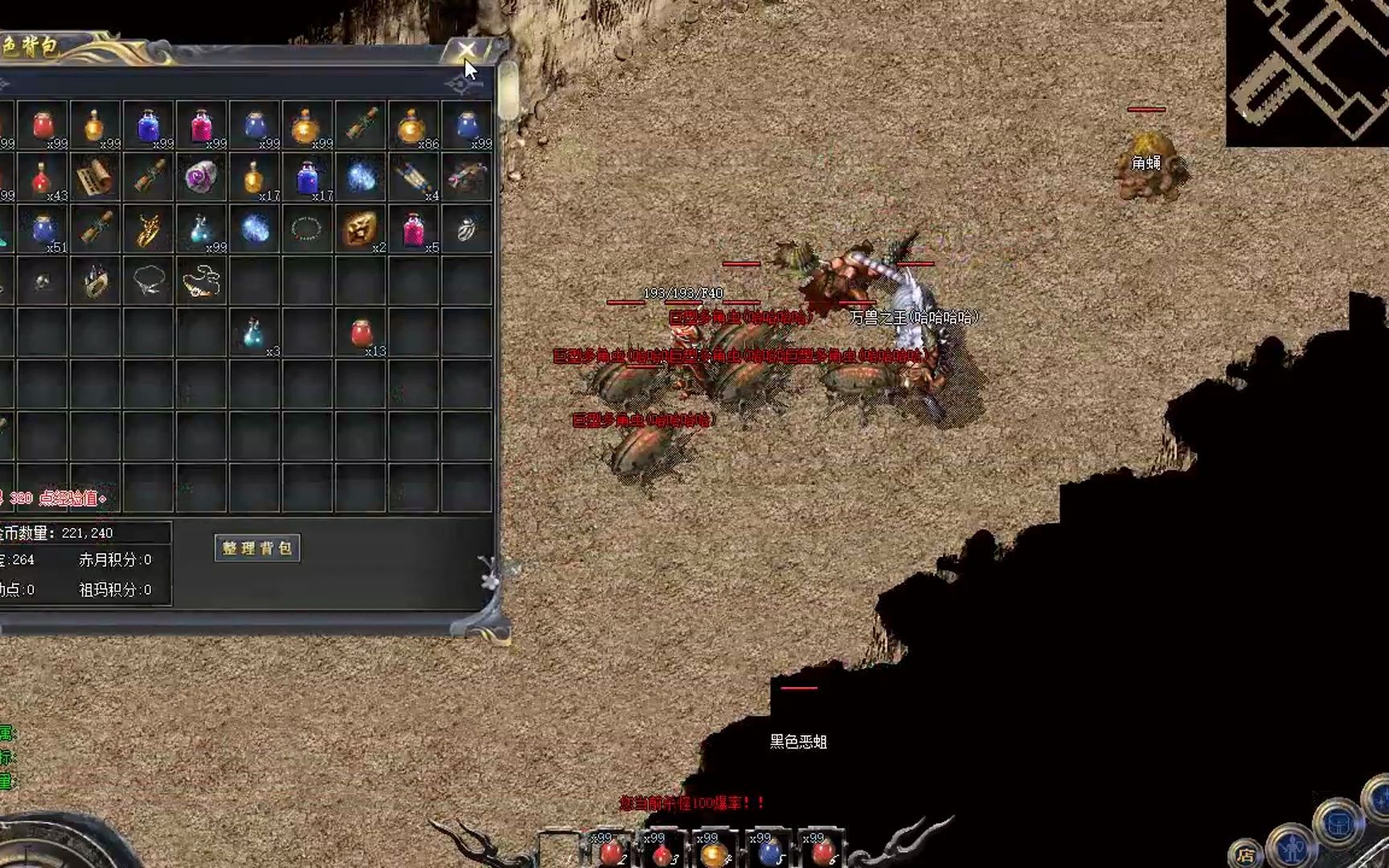Select the red jar stack of 13
The height and width of the screenshot is (868, 1389).
[360, 333]
